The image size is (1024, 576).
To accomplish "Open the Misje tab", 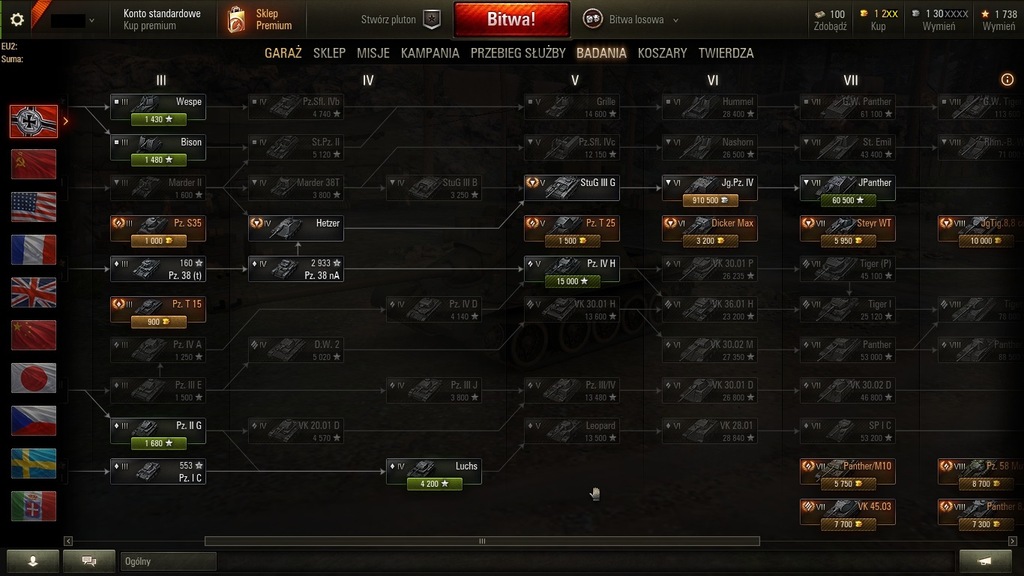I will pyautogui.click(x=373, y=53).
